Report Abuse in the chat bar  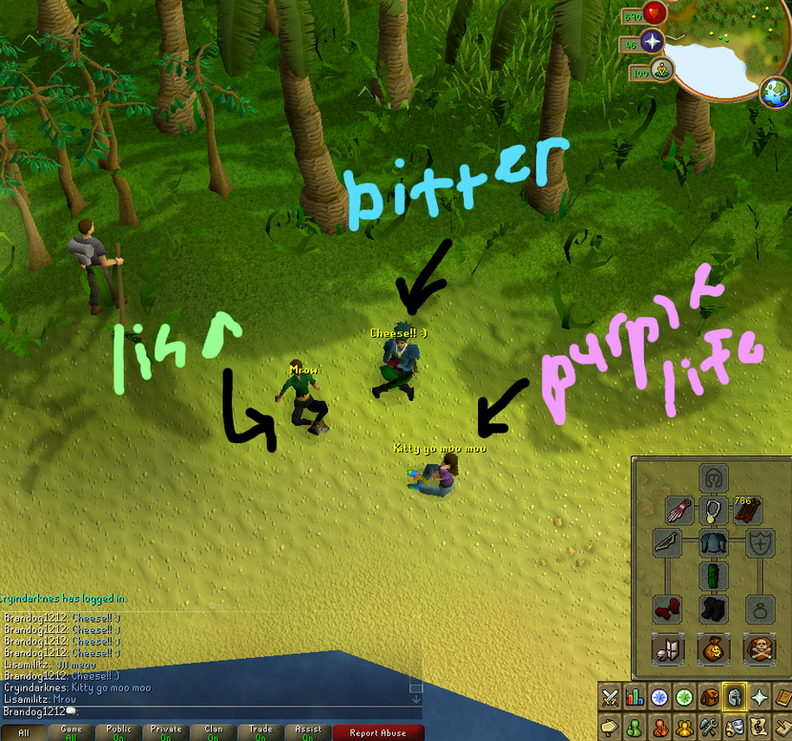coord(376,732)
